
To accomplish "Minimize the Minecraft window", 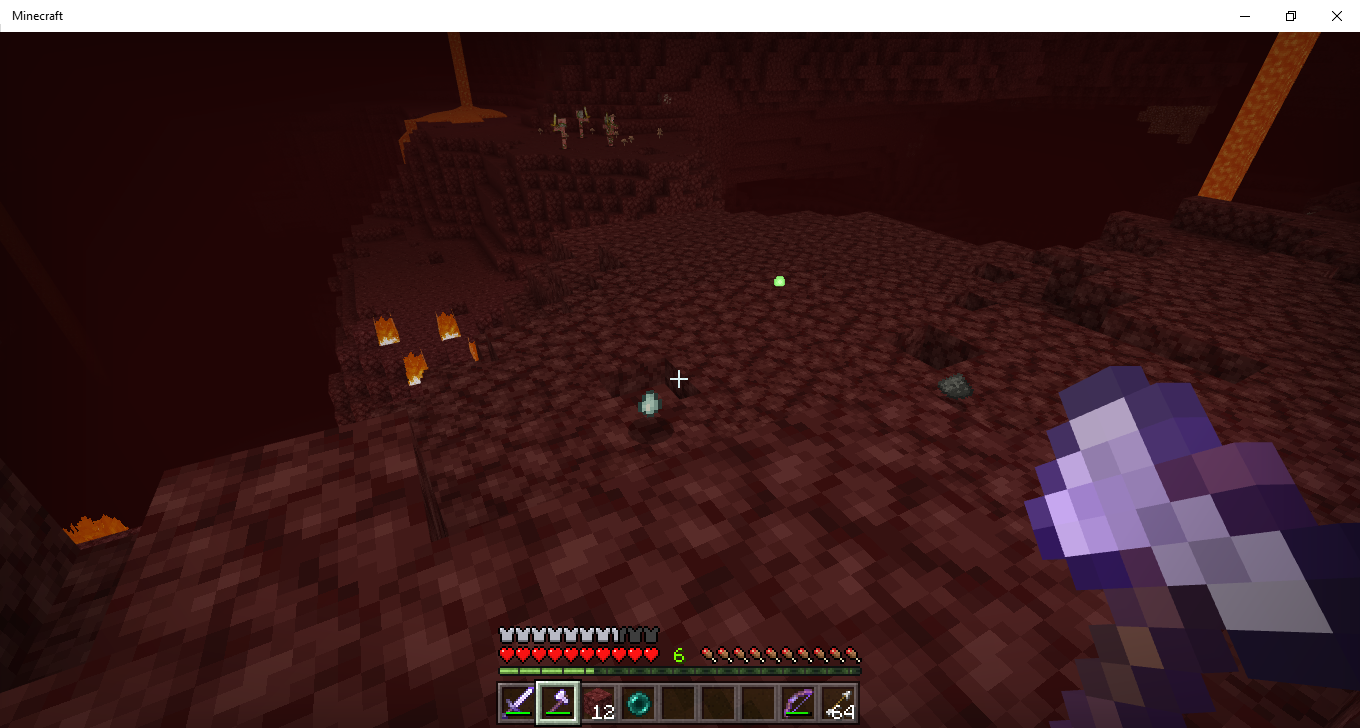I will (x=1245, y=16).
